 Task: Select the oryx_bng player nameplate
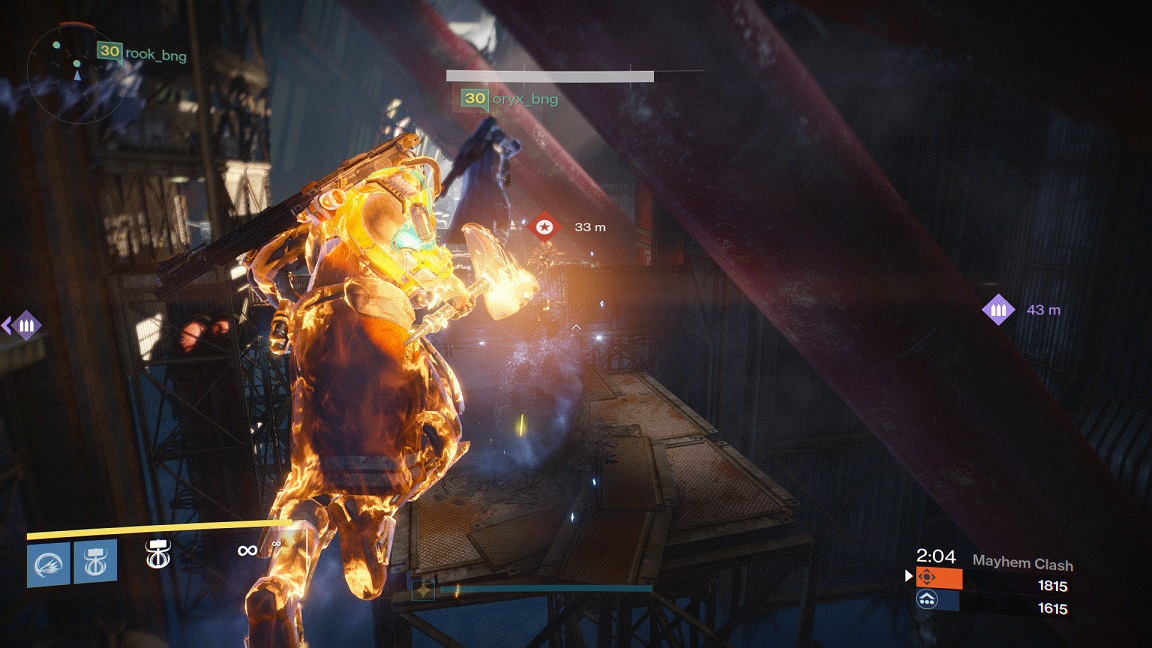coord(509,99)
